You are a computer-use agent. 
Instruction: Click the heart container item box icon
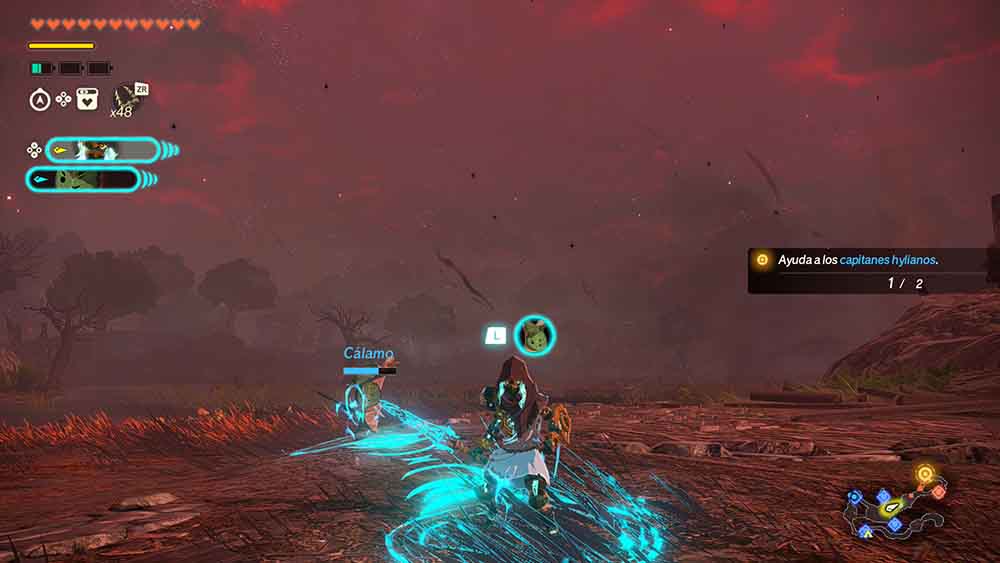[x=88, y=99]
